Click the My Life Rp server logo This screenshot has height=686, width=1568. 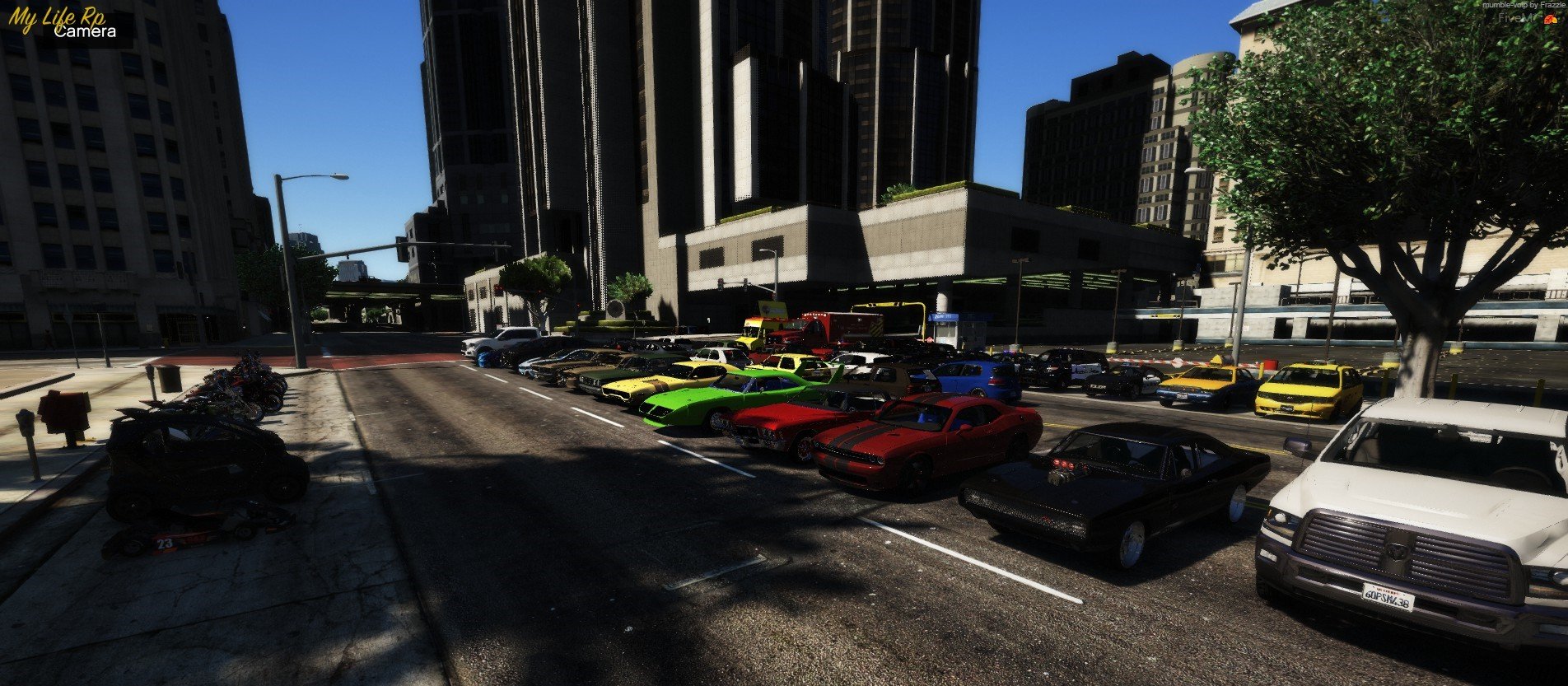point(56,16)
